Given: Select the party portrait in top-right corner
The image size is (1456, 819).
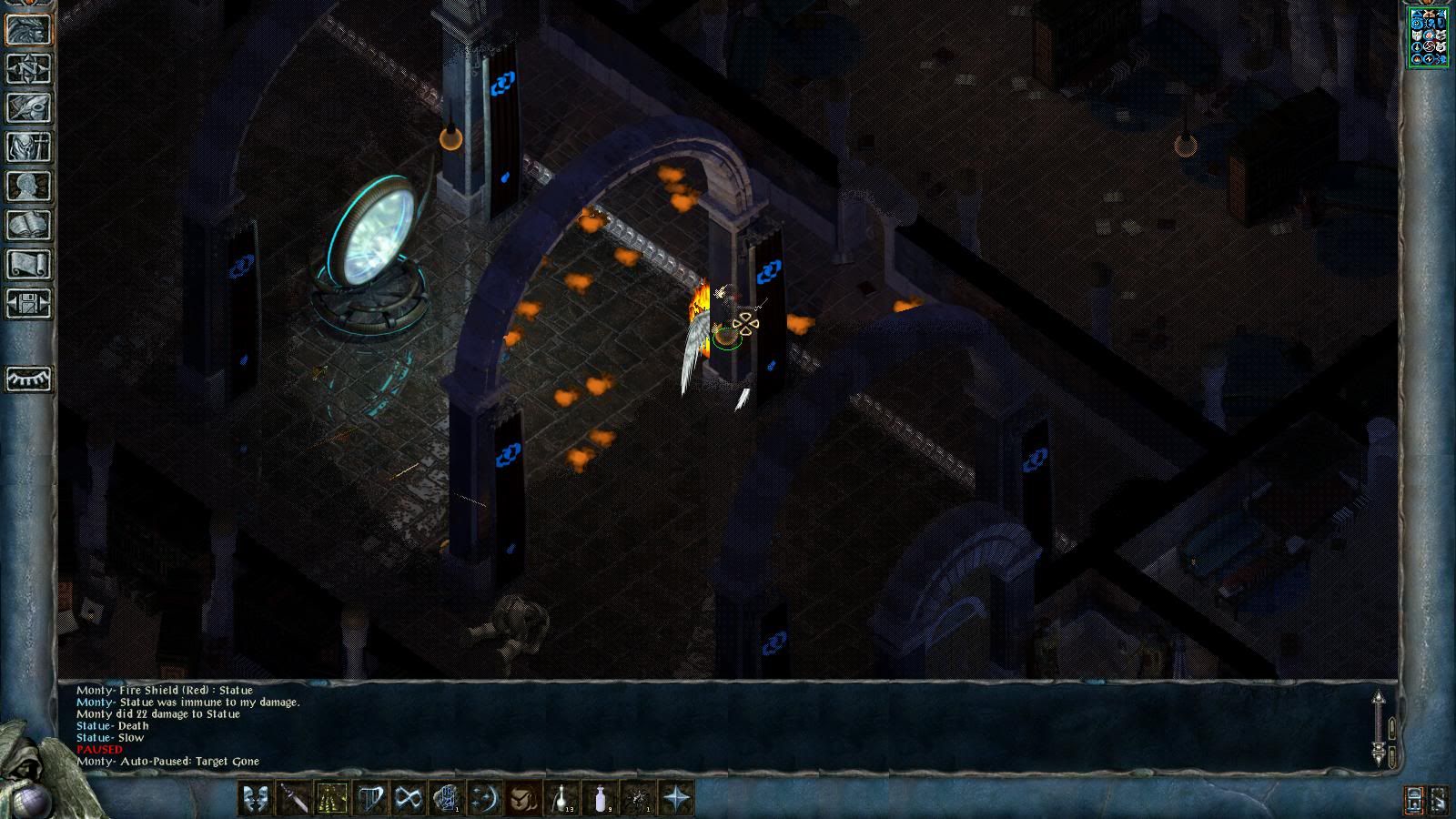Looking at the screenshot, I should (x=1429, y=36).
